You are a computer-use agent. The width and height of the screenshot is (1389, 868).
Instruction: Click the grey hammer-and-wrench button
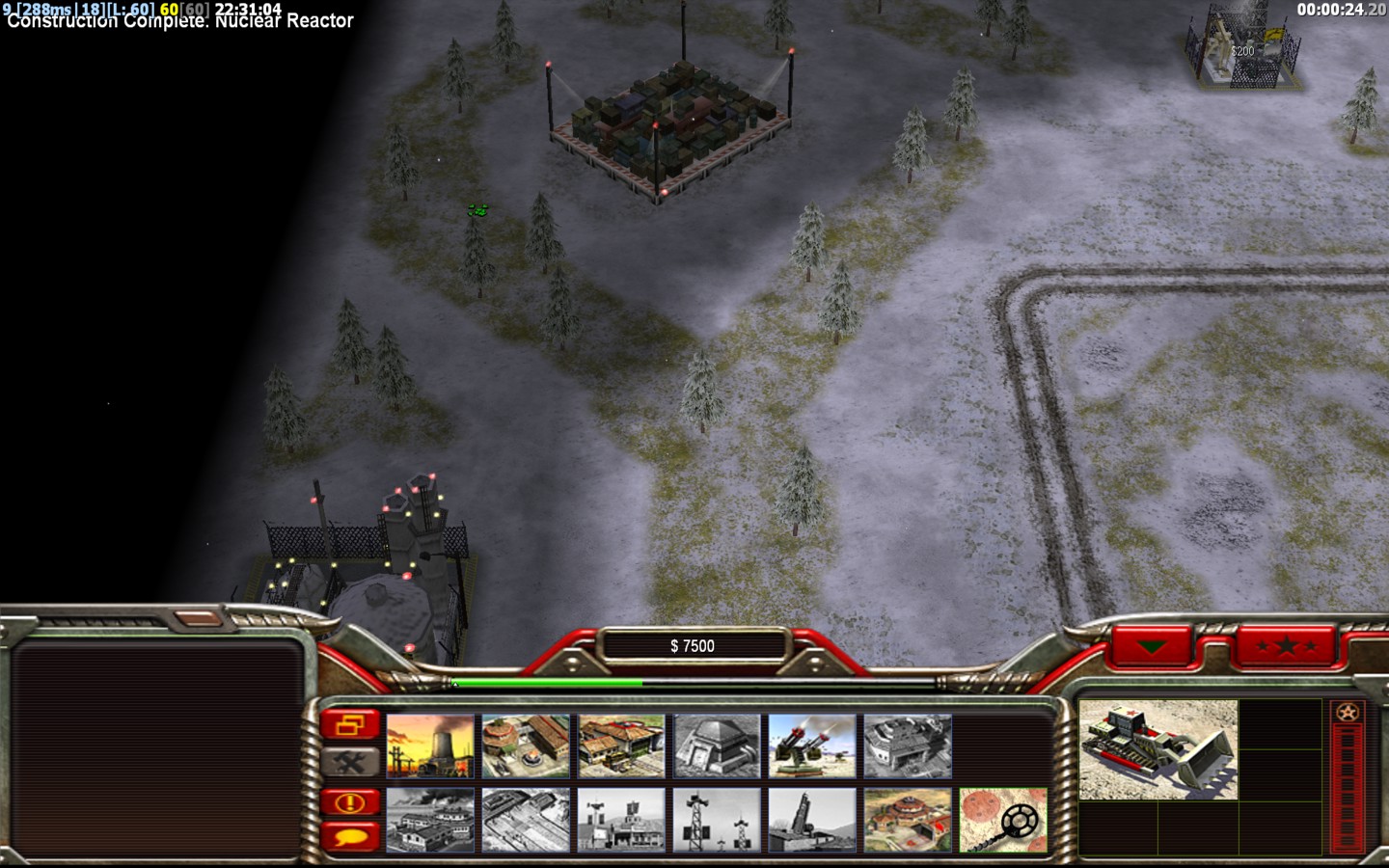coord(350,763)
